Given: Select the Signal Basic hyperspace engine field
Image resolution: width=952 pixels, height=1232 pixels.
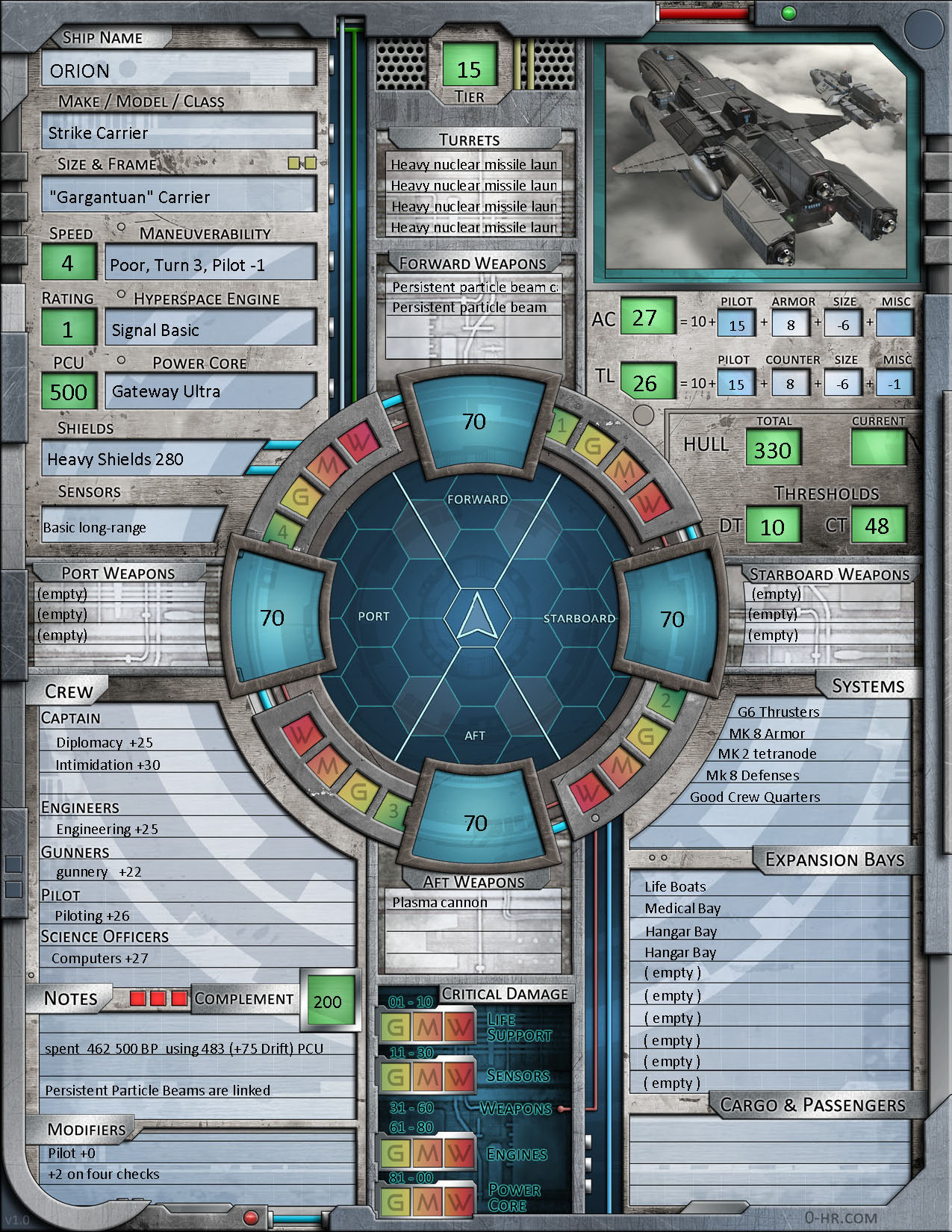Looking at the screenshot, I should point(210,330).
